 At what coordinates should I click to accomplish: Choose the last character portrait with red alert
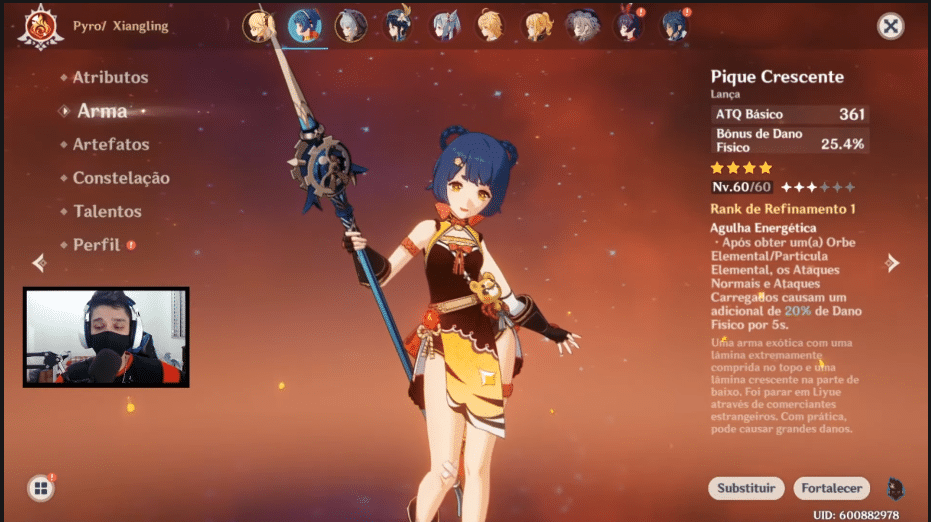[x=675, y=26]
